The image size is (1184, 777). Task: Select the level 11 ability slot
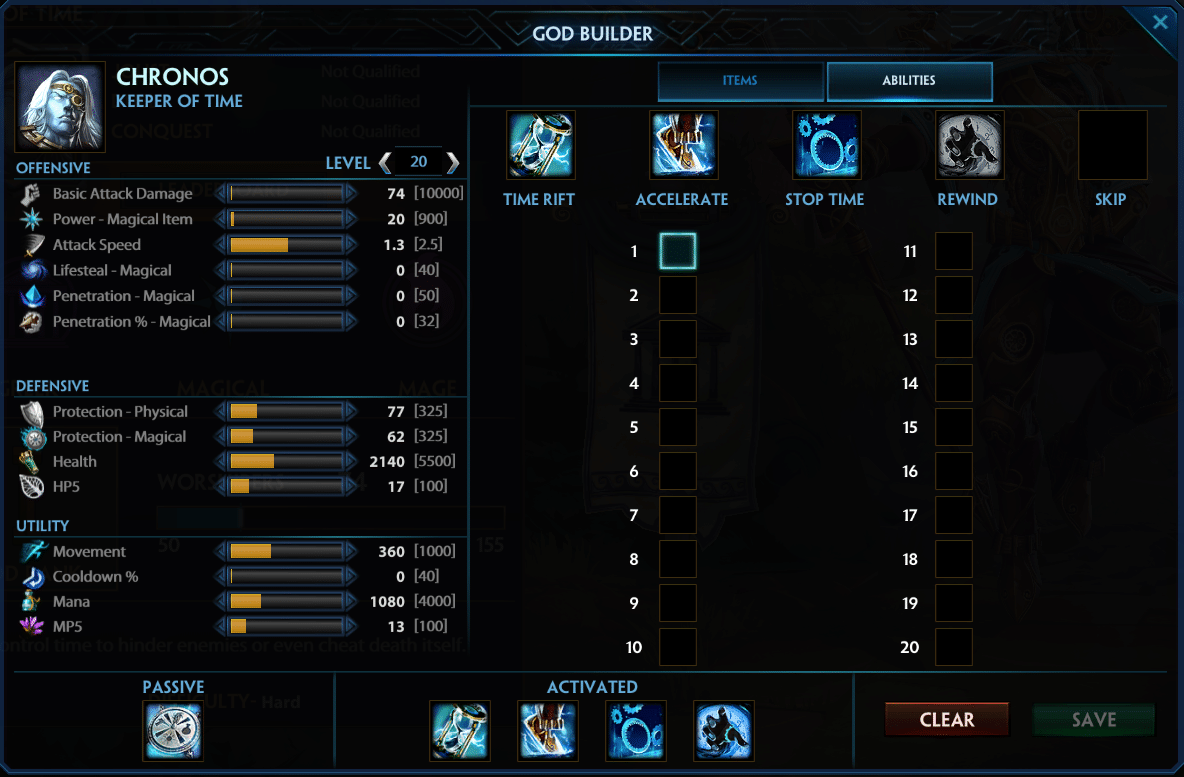click(953, 251)
